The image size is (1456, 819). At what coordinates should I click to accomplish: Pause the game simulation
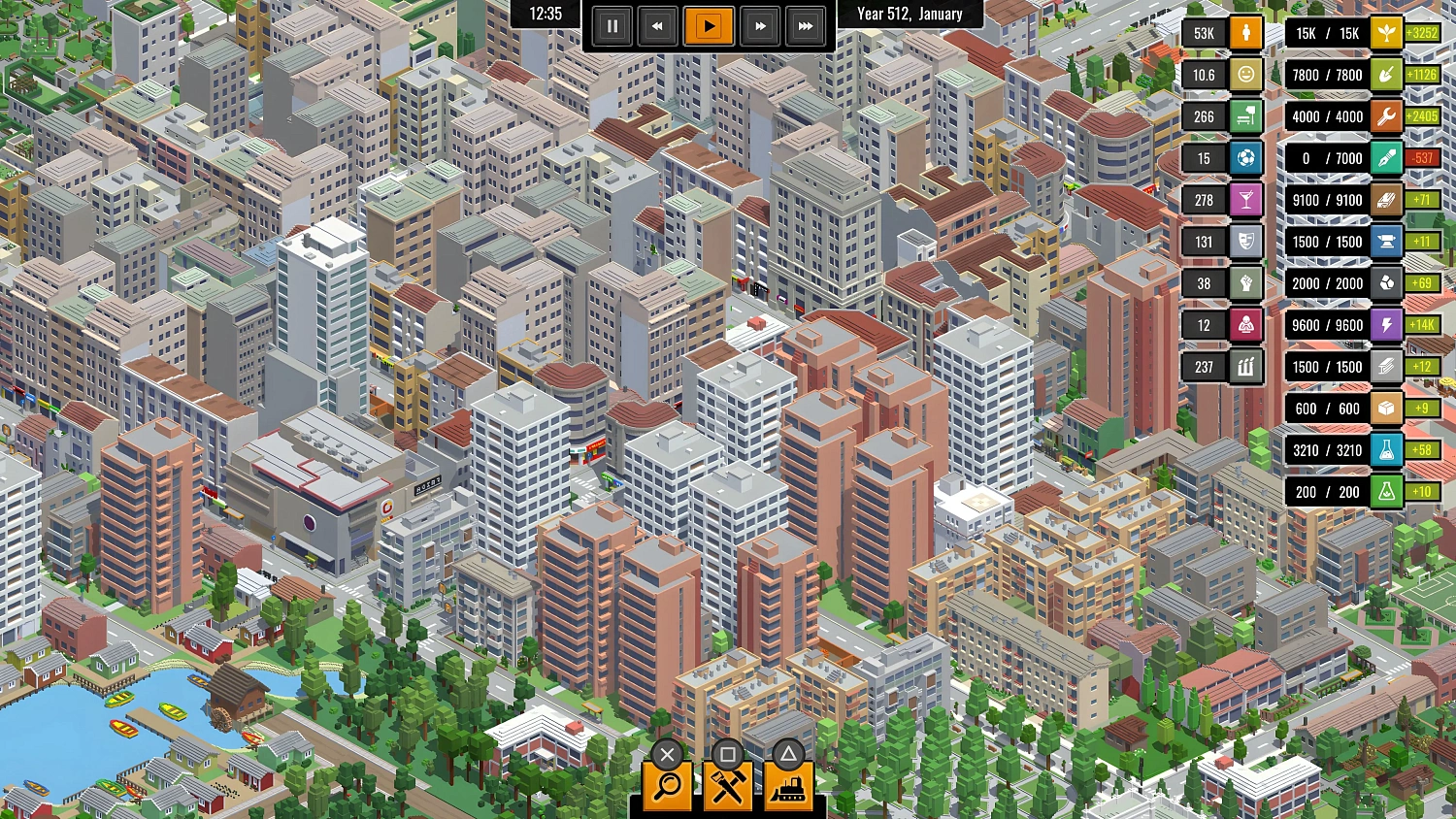tap(612, 26)
